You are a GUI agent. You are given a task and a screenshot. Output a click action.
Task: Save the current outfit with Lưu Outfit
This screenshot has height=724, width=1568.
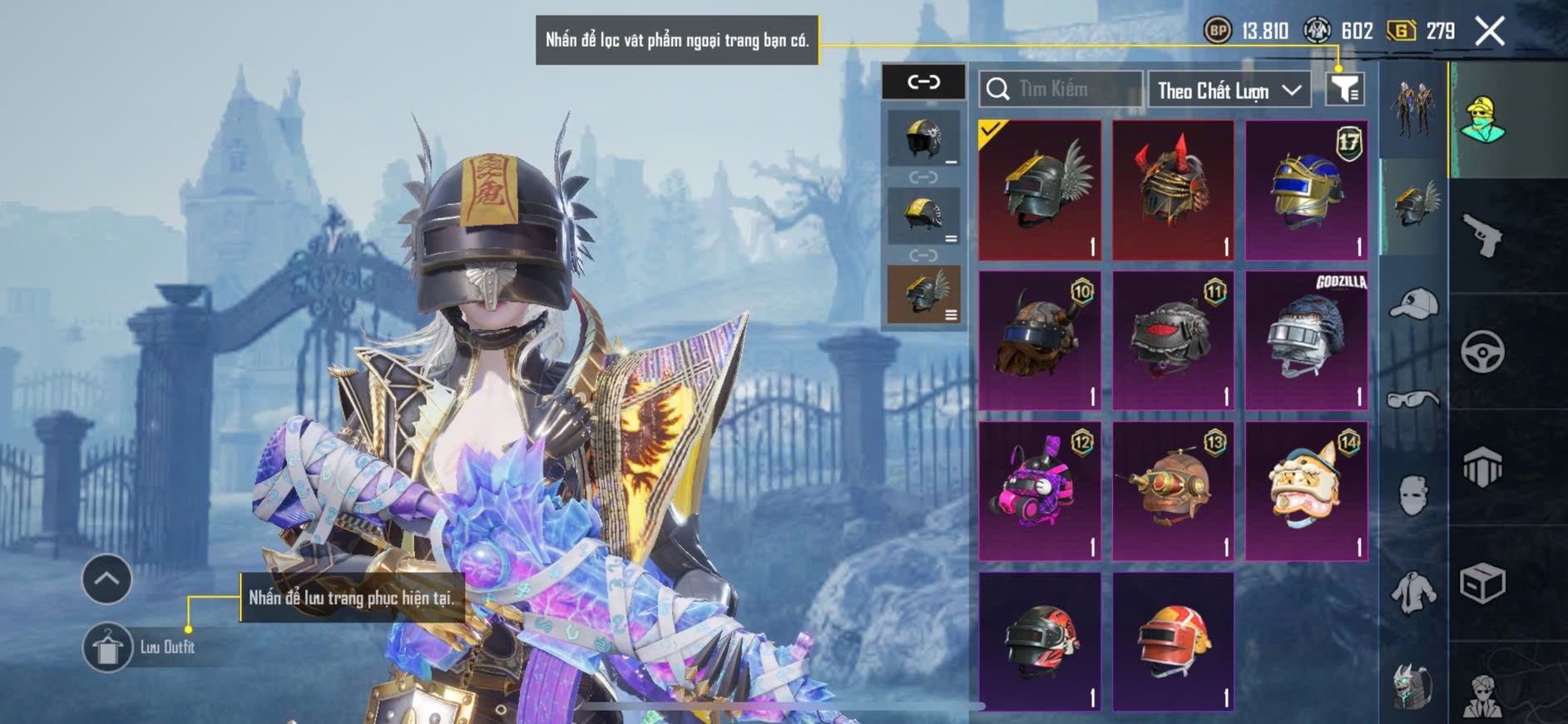(x=108, y=647)
